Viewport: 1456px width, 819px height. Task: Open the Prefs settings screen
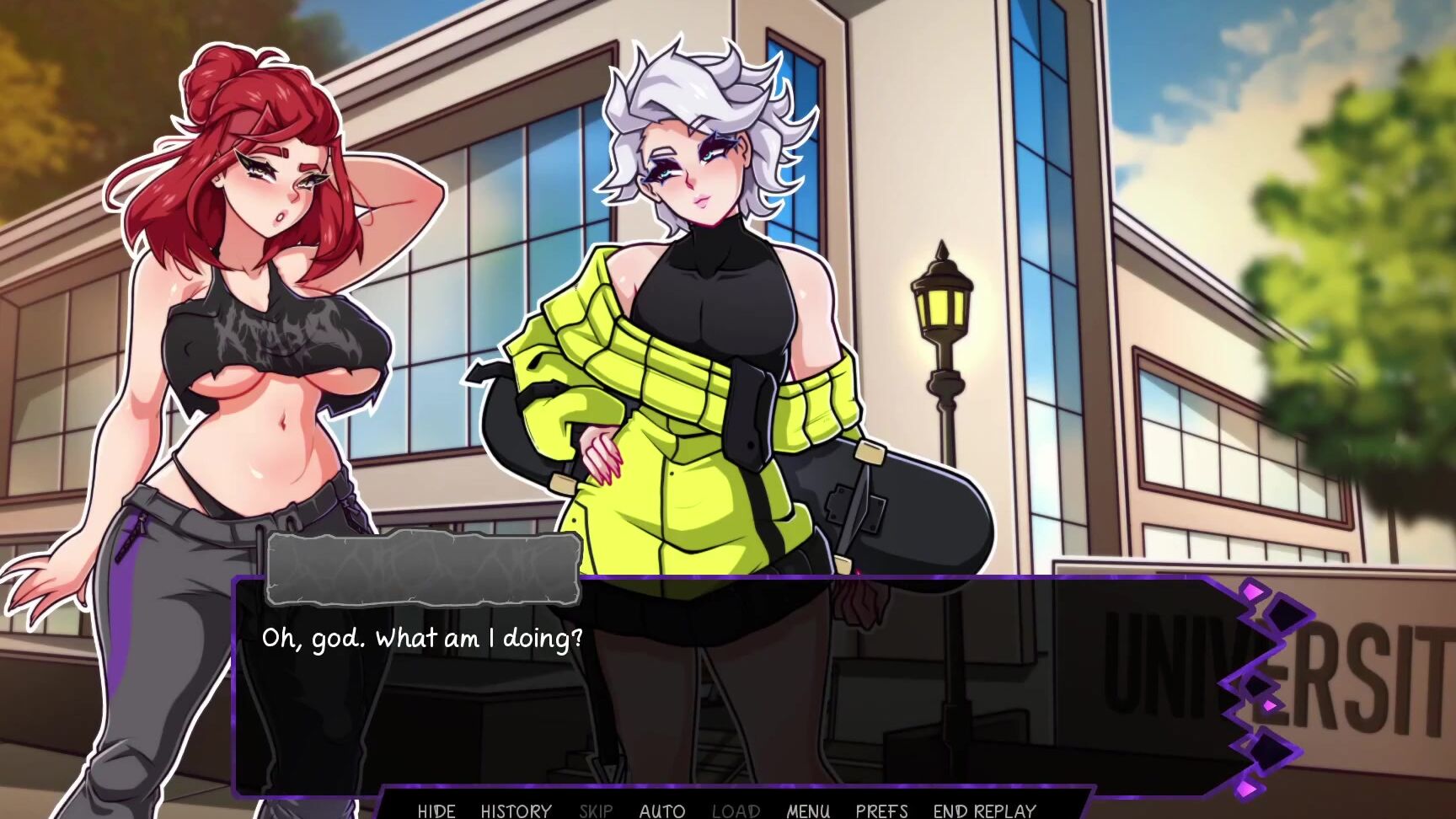881,811
